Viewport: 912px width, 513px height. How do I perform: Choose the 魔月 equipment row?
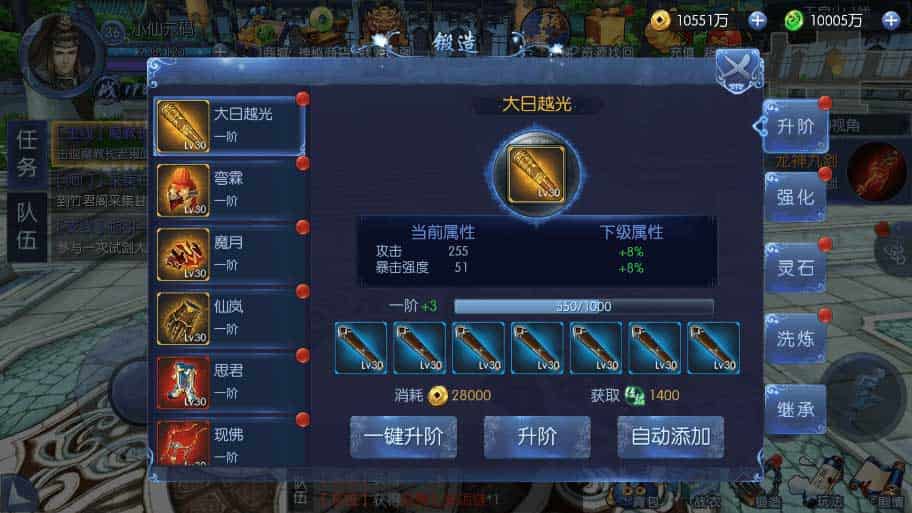pyautogui.click(x=228, y=250)
